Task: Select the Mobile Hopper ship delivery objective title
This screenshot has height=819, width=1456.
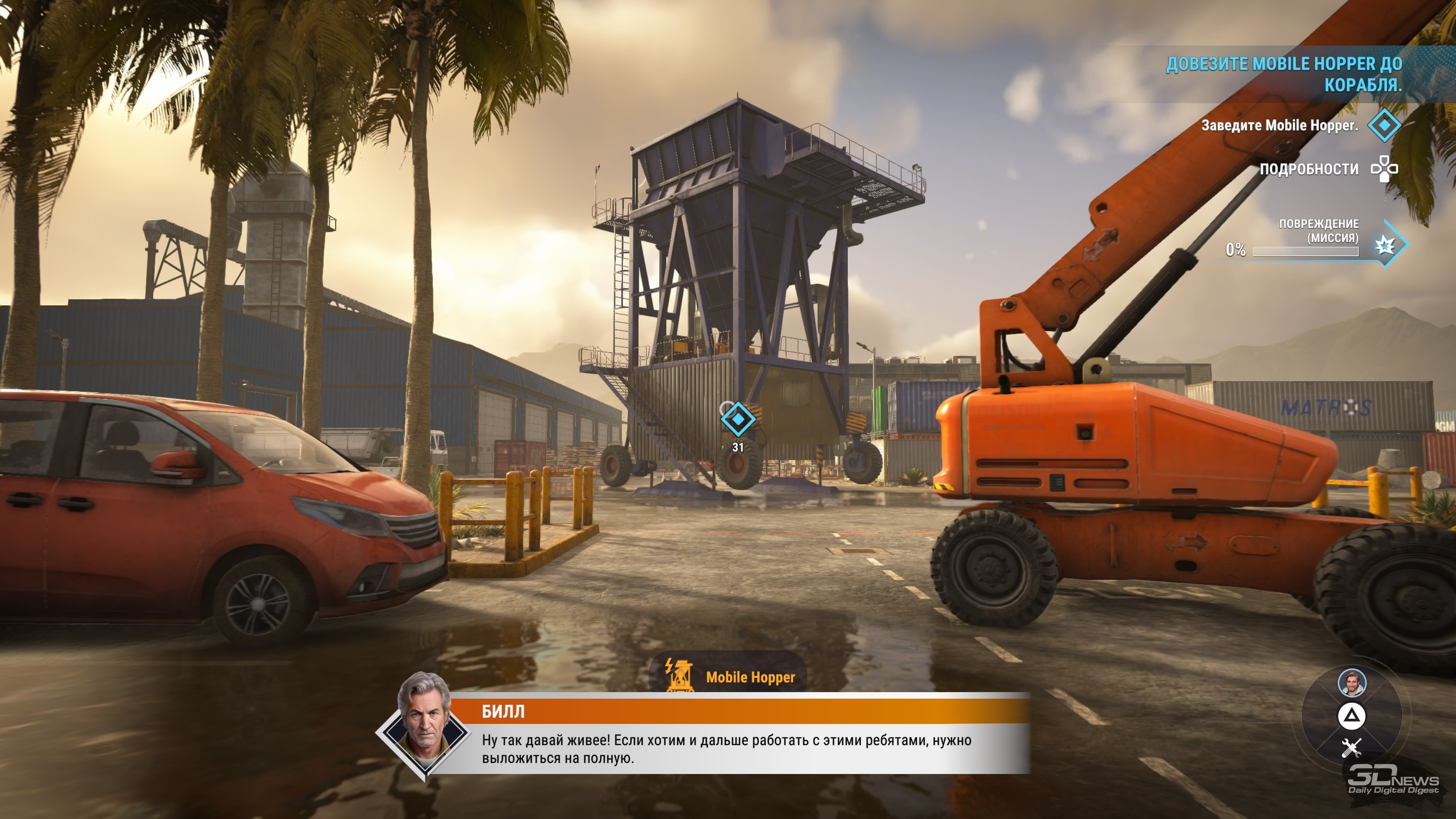Action: 1284,74
